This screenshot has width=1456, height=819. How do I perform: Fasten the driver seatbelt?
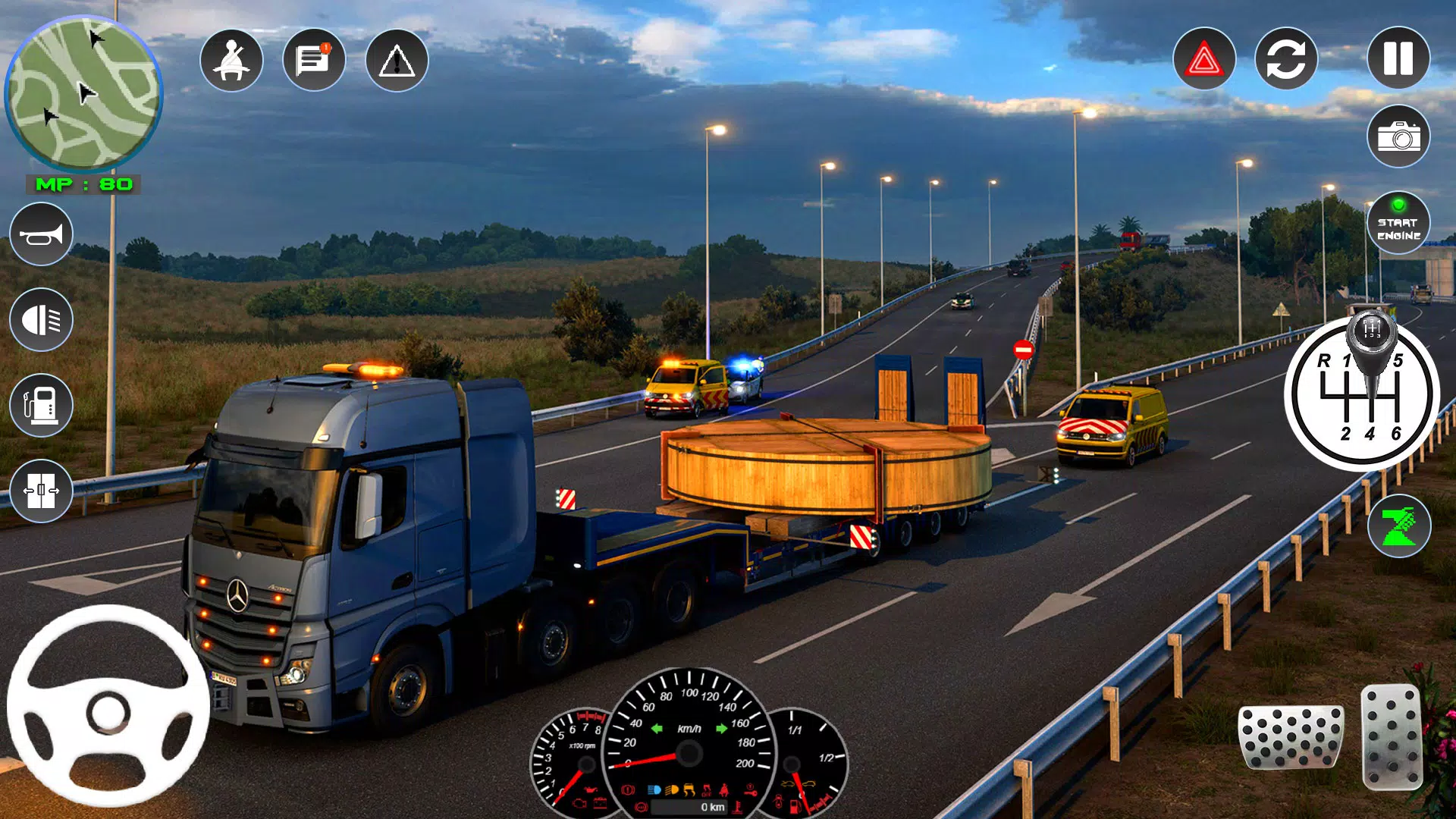[x=232, y=61]
